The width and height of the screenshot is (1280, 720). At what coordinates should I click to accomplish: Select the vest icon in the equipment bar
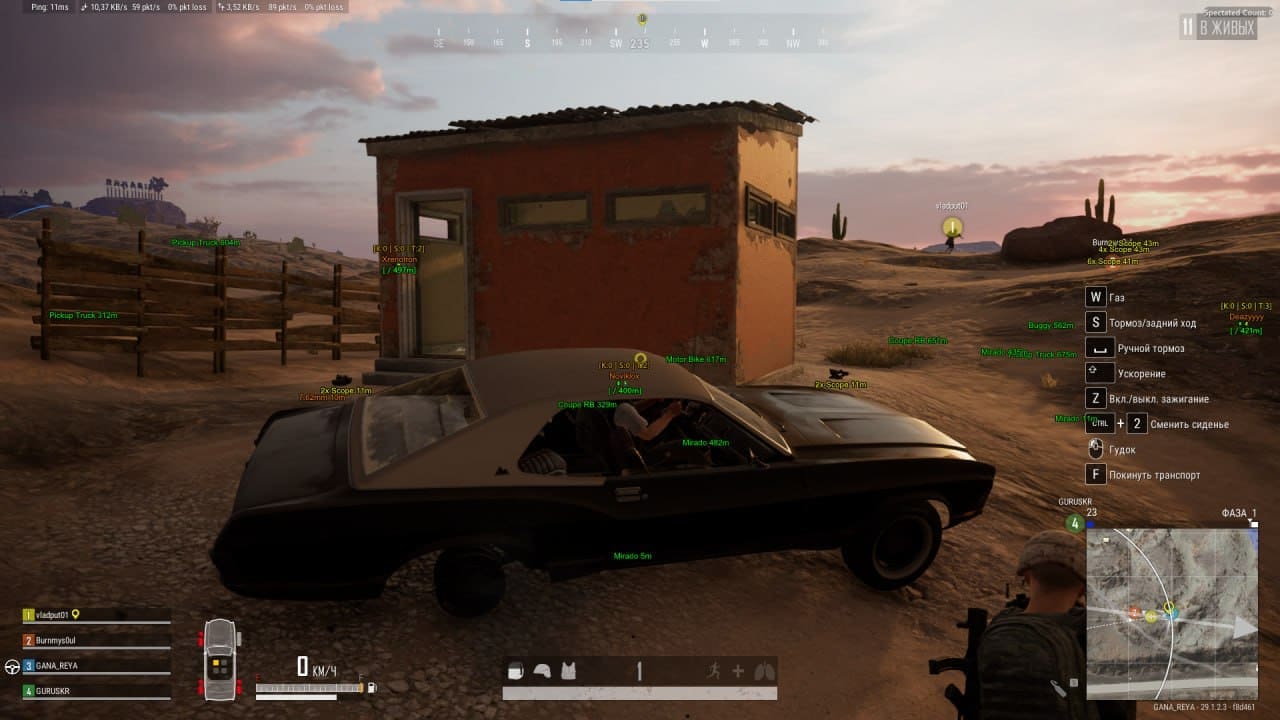(568, 671)
